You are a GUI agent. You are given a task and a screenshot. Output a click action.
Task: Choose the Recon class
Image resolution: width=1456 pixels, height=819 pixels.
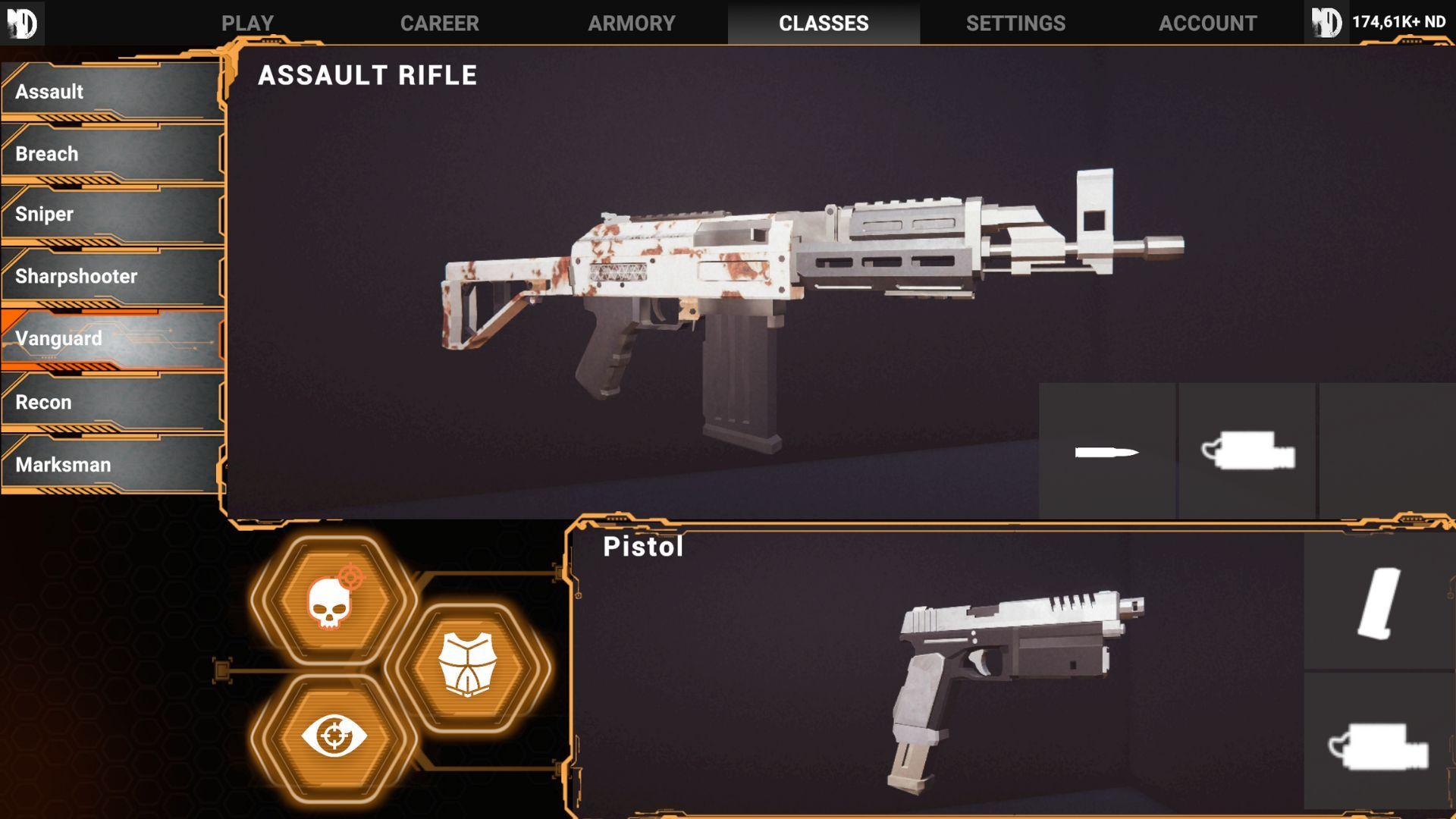click(x=112, y=402)
